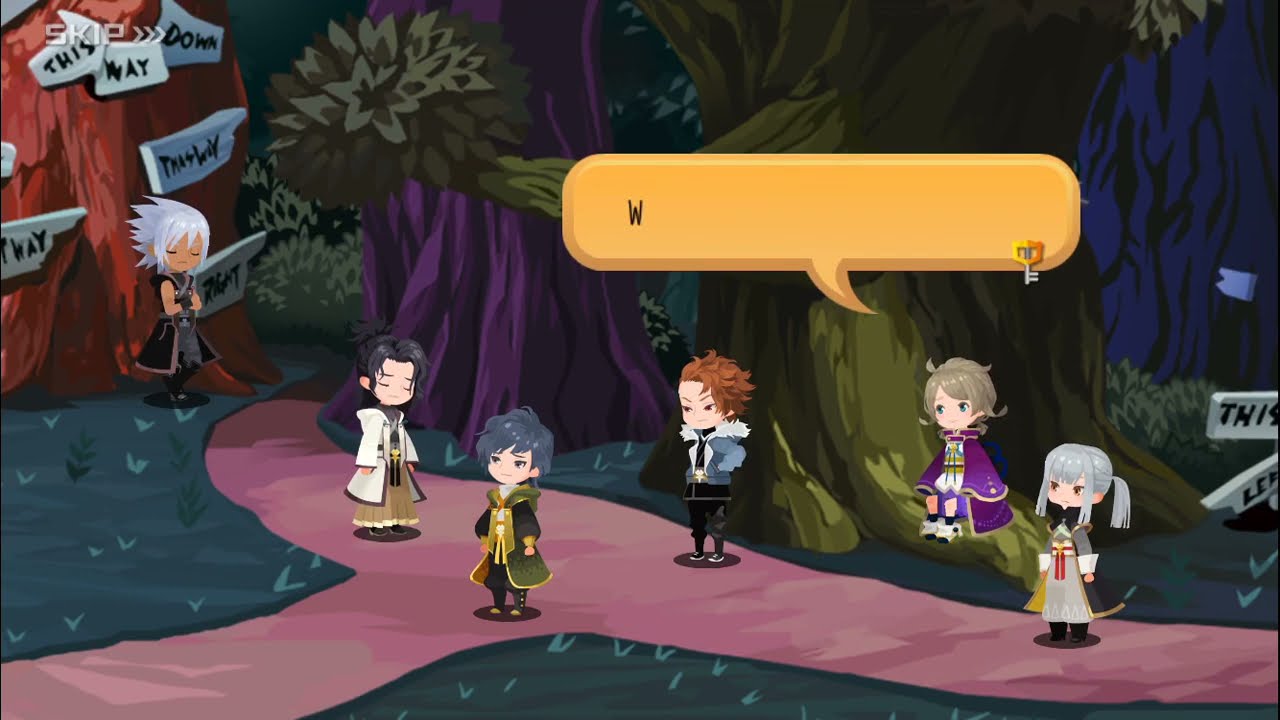Tap the orange dialogue speech bubble

(x=820, y=213)
